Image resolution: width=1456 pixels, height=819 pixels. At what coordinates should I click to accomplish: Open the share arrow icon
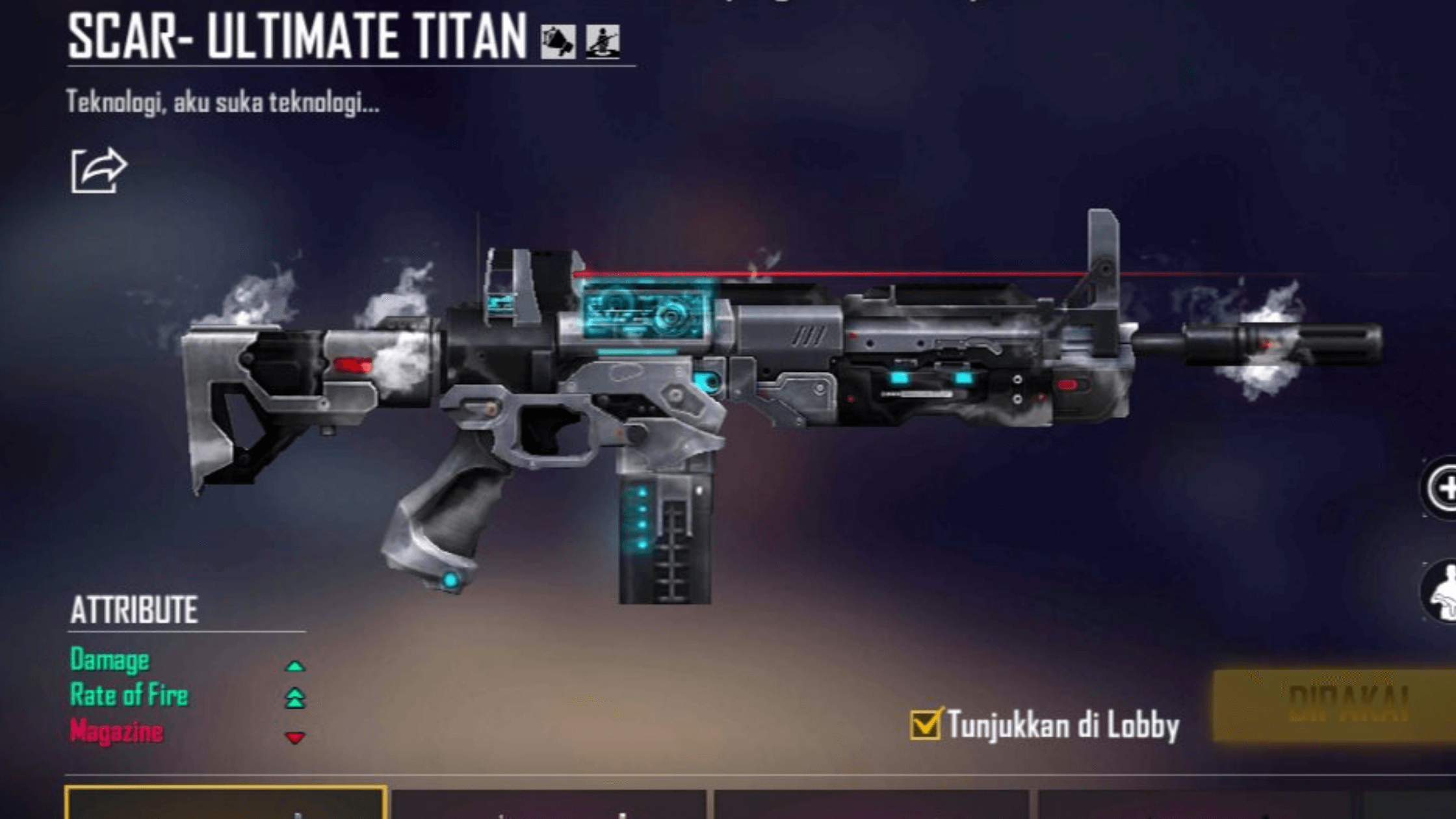(x=99, y=170)
